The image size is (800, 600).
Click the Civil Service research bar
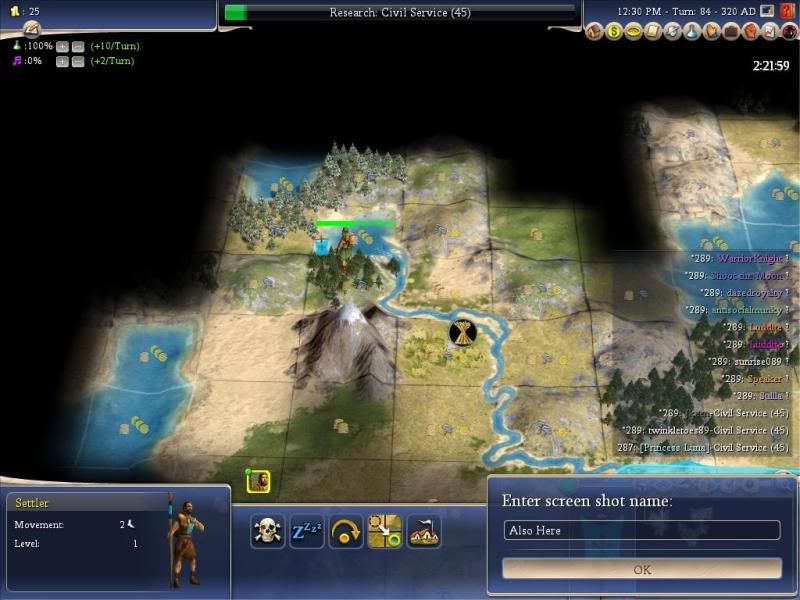(x=400, y=12)
